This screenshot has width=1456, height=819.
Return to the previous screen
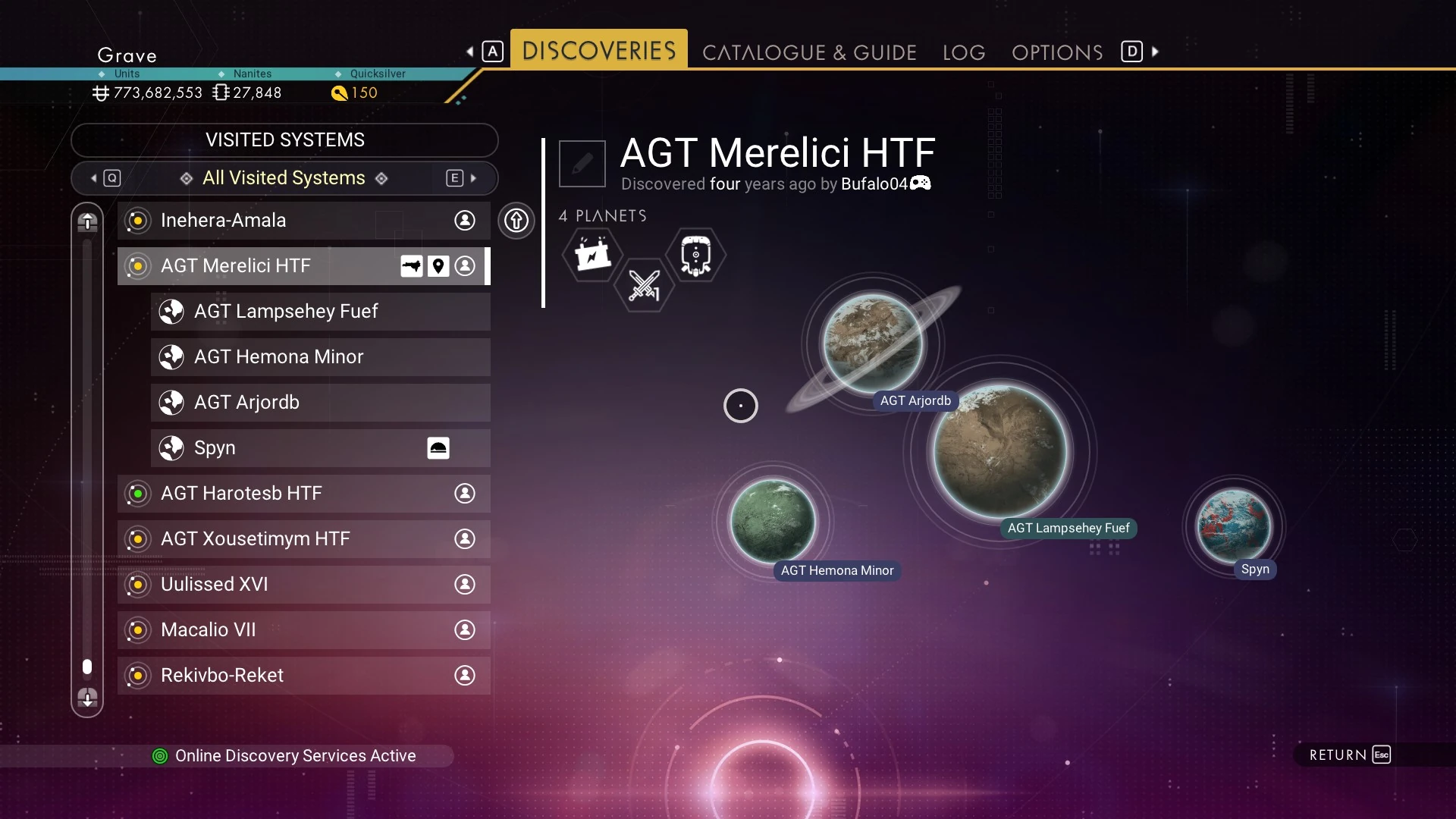click(1350, 755)
